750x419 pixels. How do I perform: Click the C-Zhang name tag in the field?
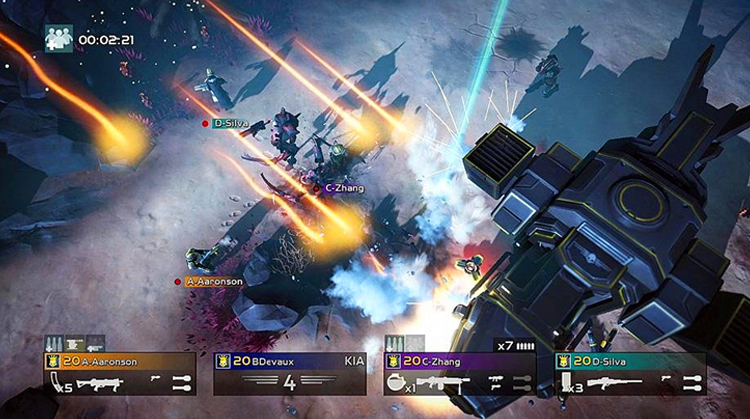[344, 187]
